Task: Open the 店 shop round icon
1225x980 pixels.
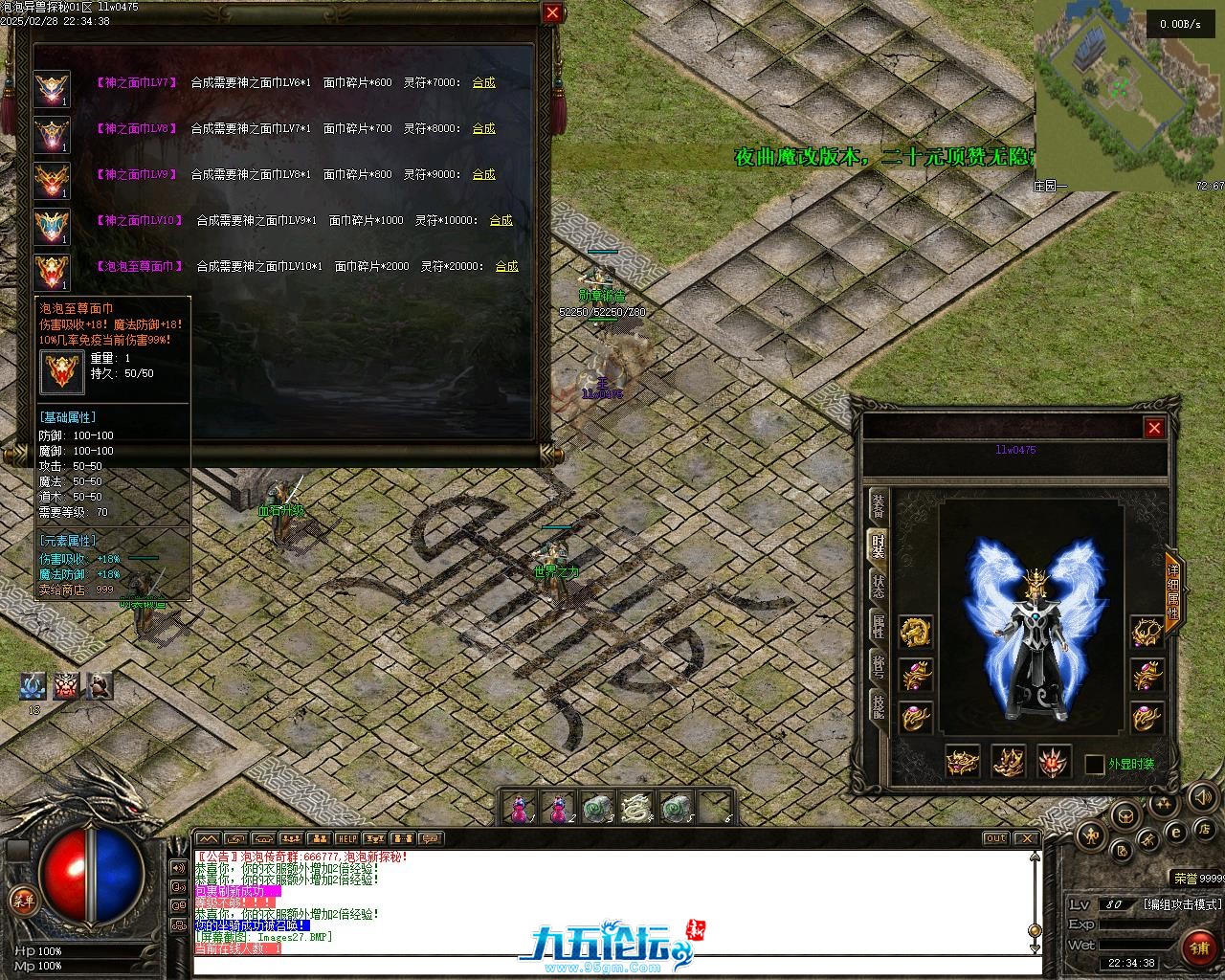Action: click(x=1206, y=828)
